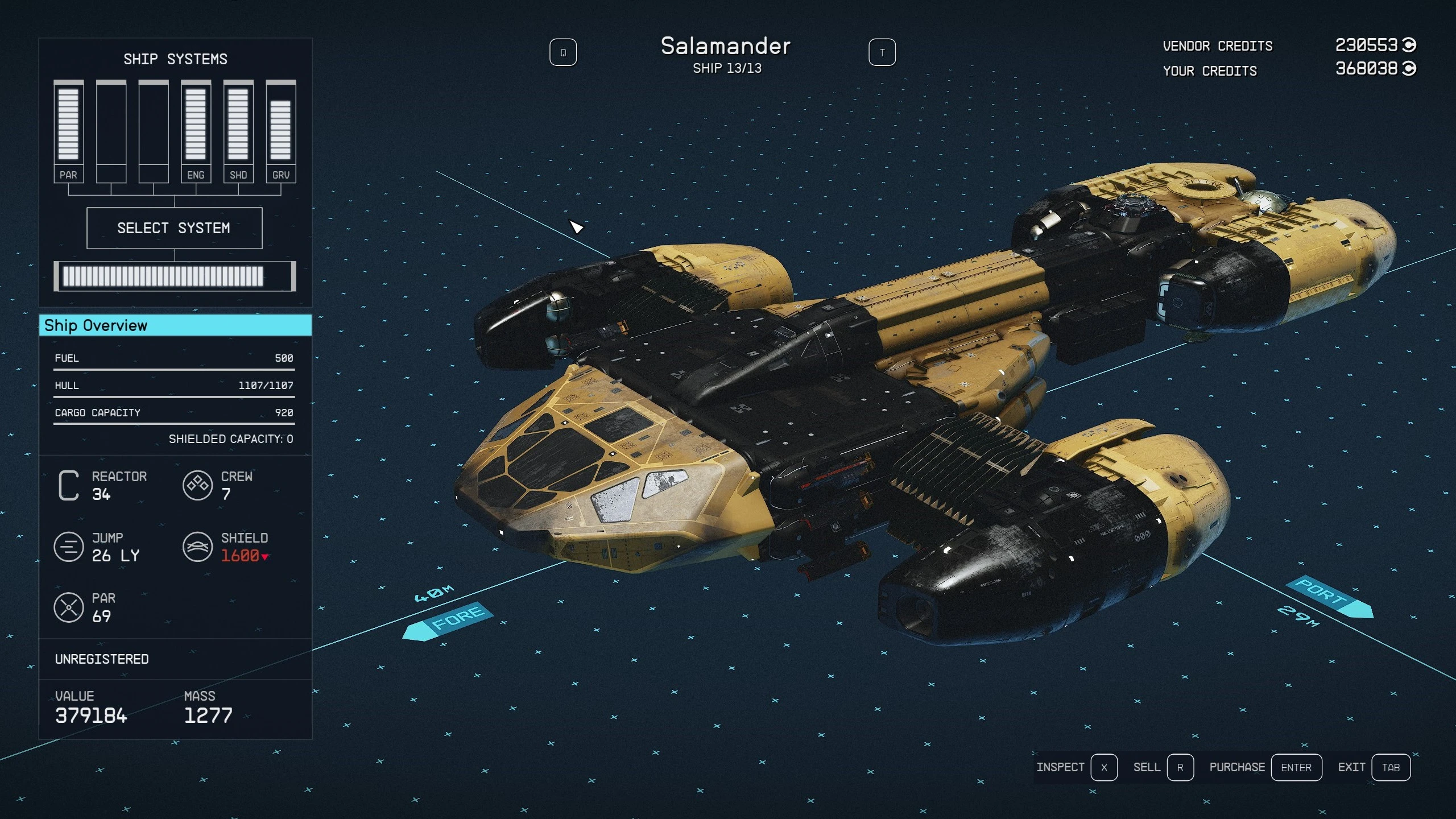Open the T next ship selector
The width and height of the screenshot is (1456, 819).
[882, 52]
